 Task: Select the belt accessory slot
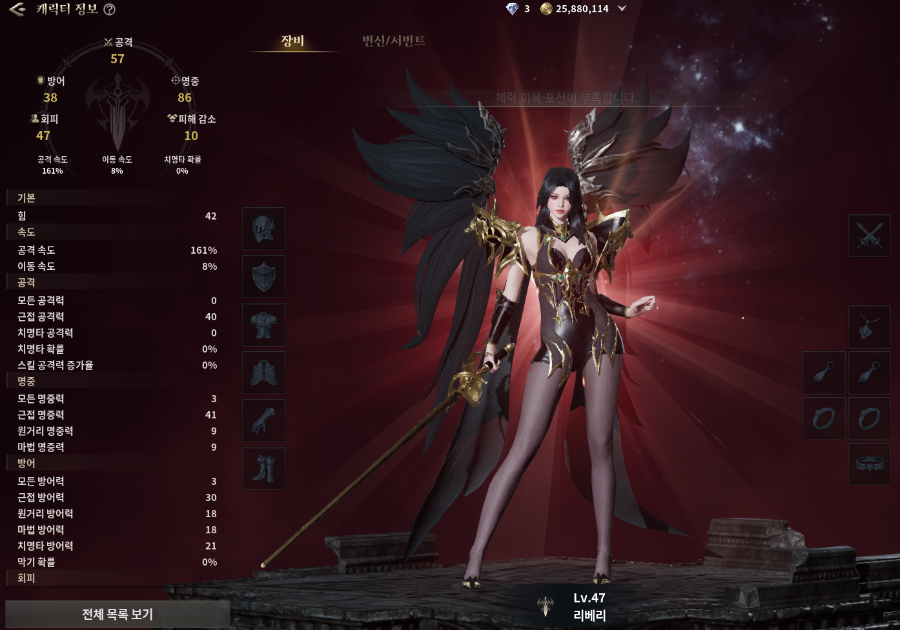click(x=869, y=464)
